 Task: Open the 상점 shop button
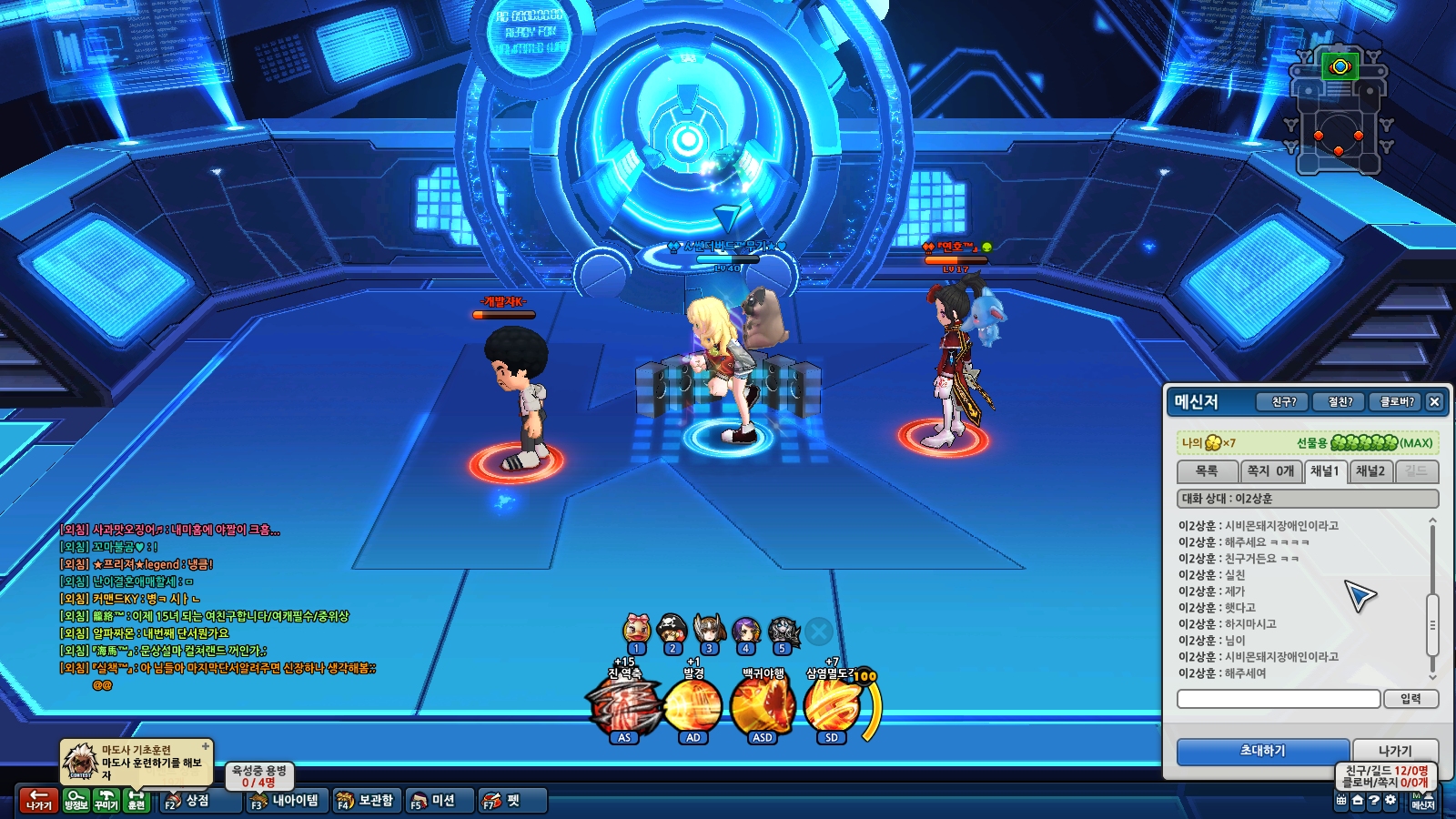coord(188,801)
